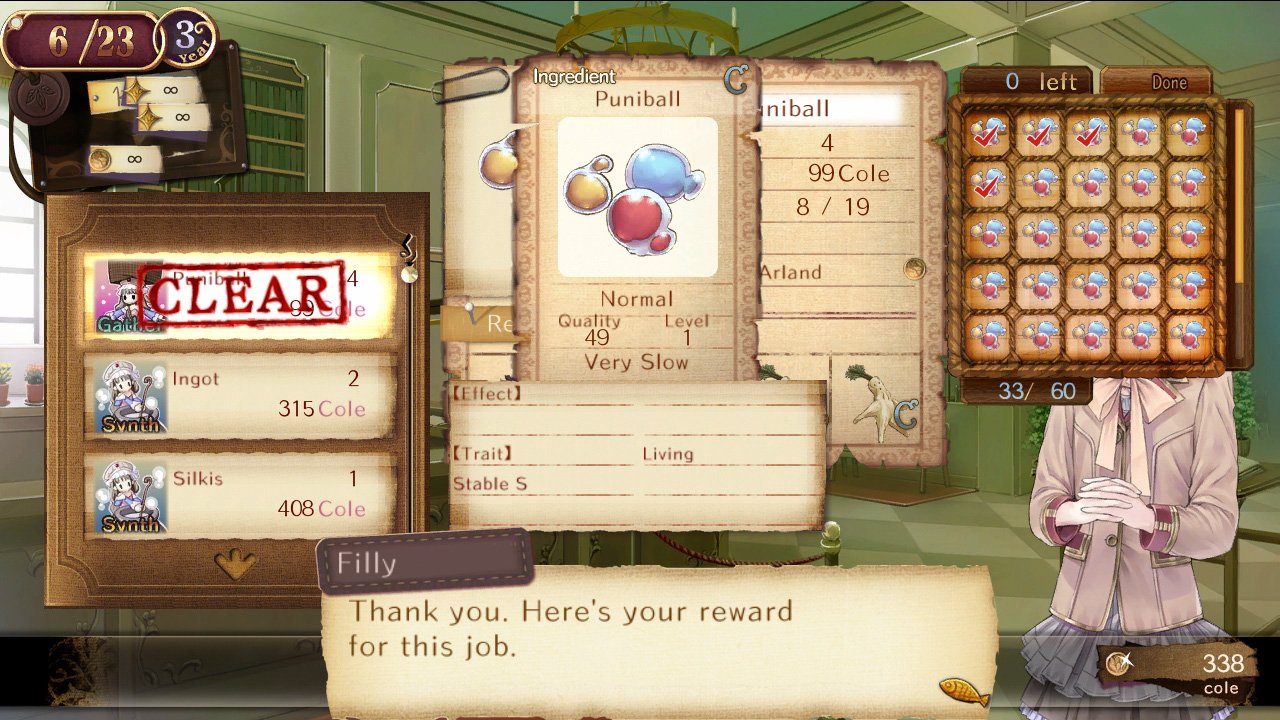Select the Silkis synth request
The width and height of the screenshot is (1280, 720).
tap(238, 496)
